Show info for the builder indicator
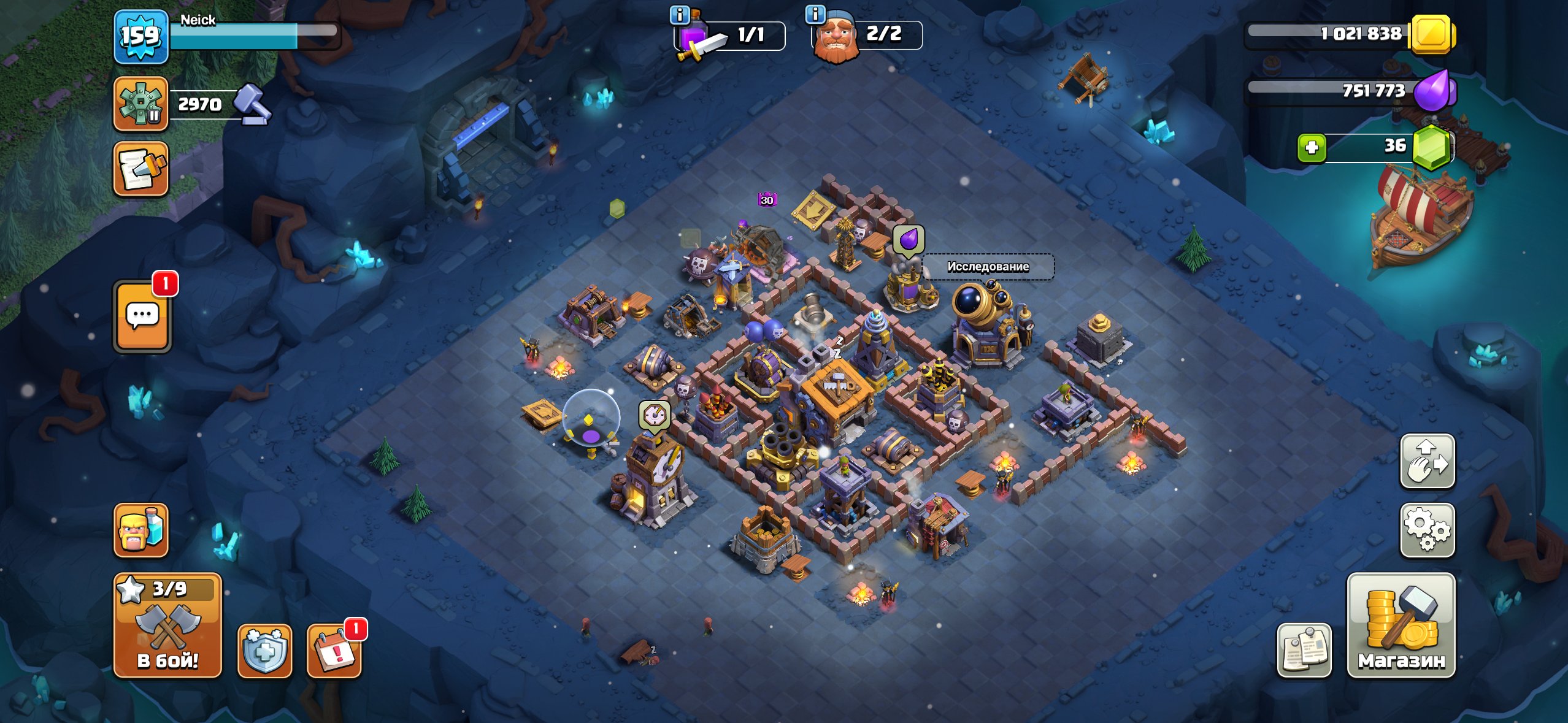 coord(815,15)
